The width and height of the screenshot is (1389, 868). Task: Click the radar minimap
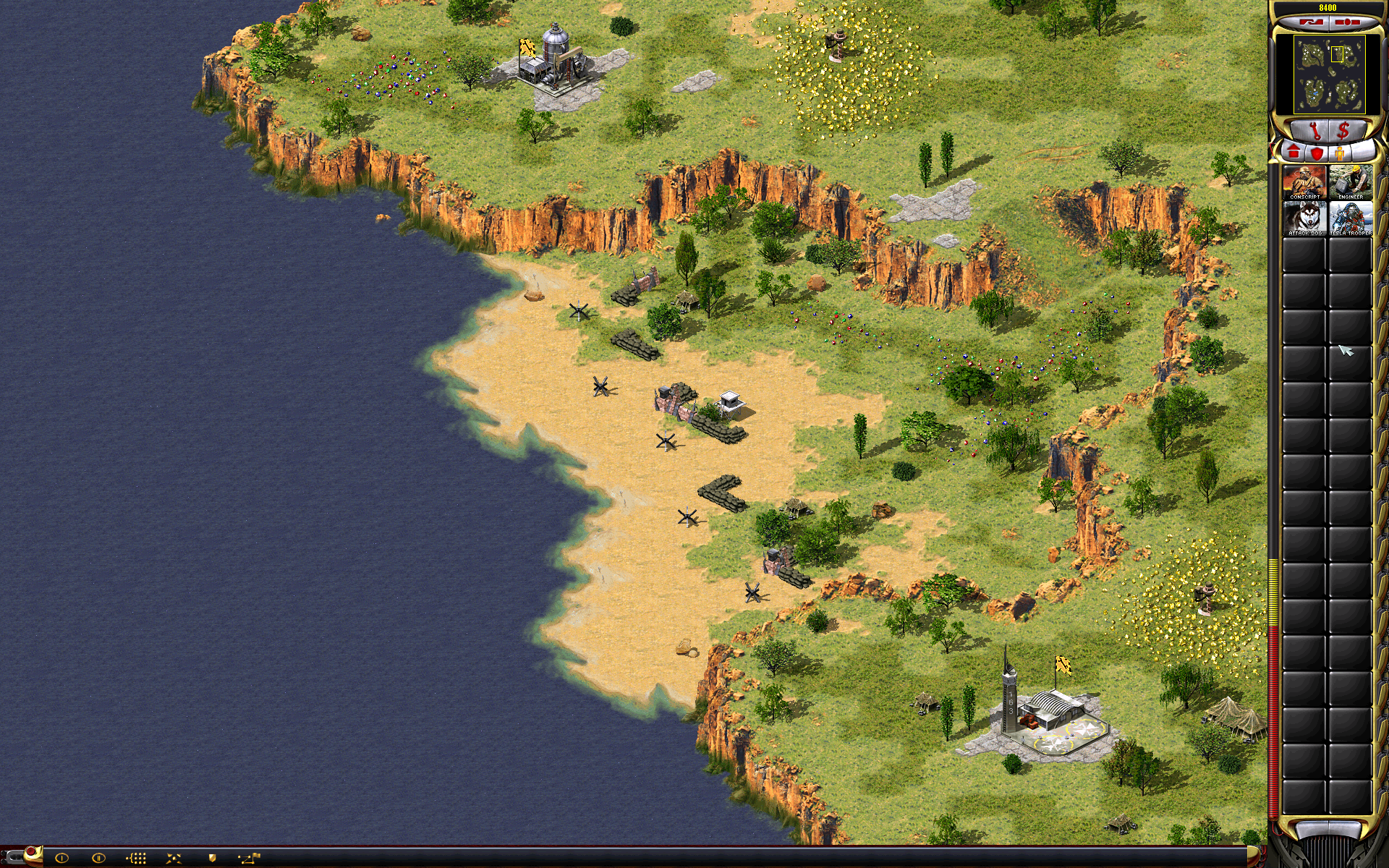tap(1329, 75)
